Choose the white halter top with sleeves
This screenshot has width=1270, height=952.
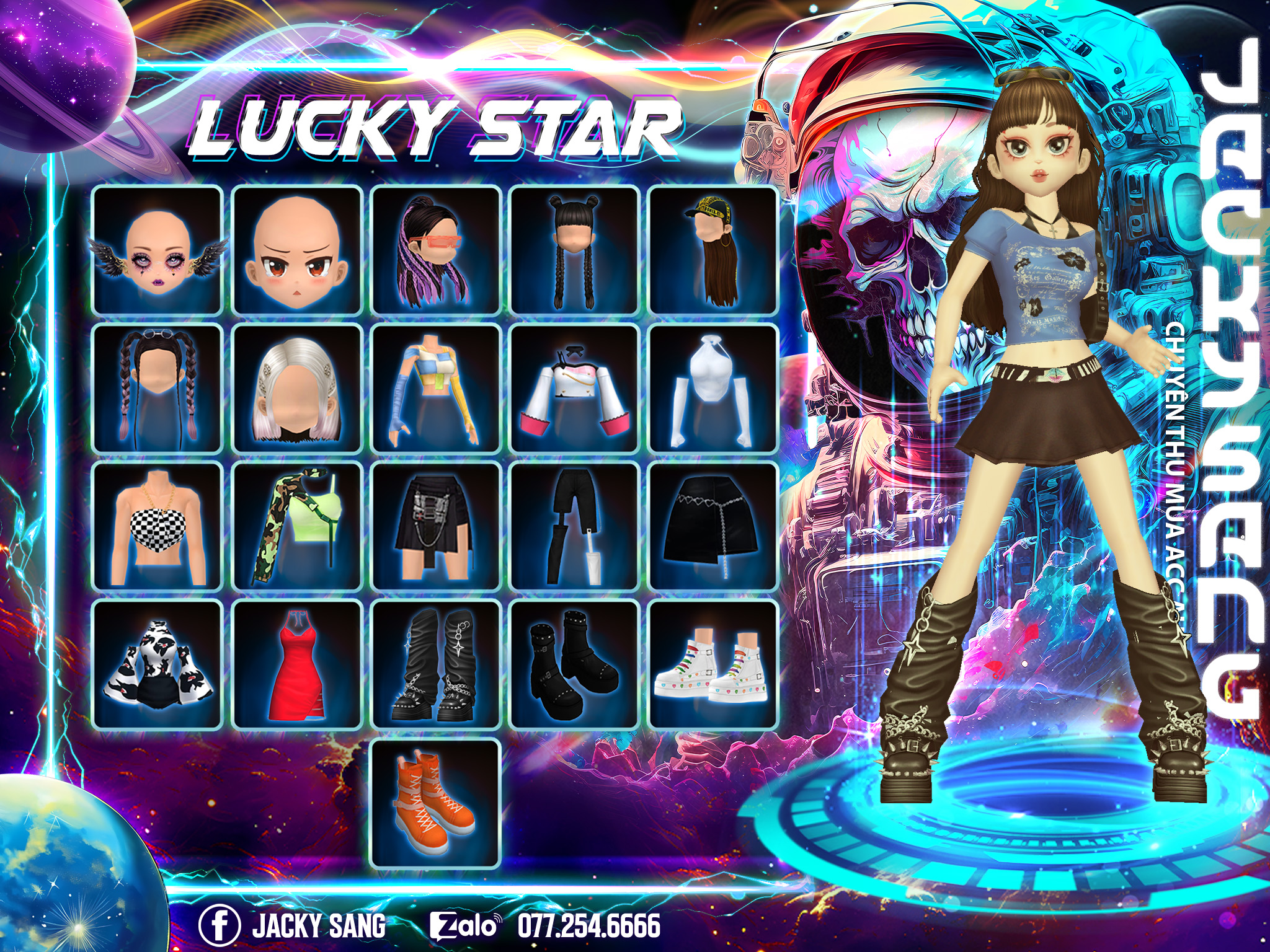pos(713,388)
